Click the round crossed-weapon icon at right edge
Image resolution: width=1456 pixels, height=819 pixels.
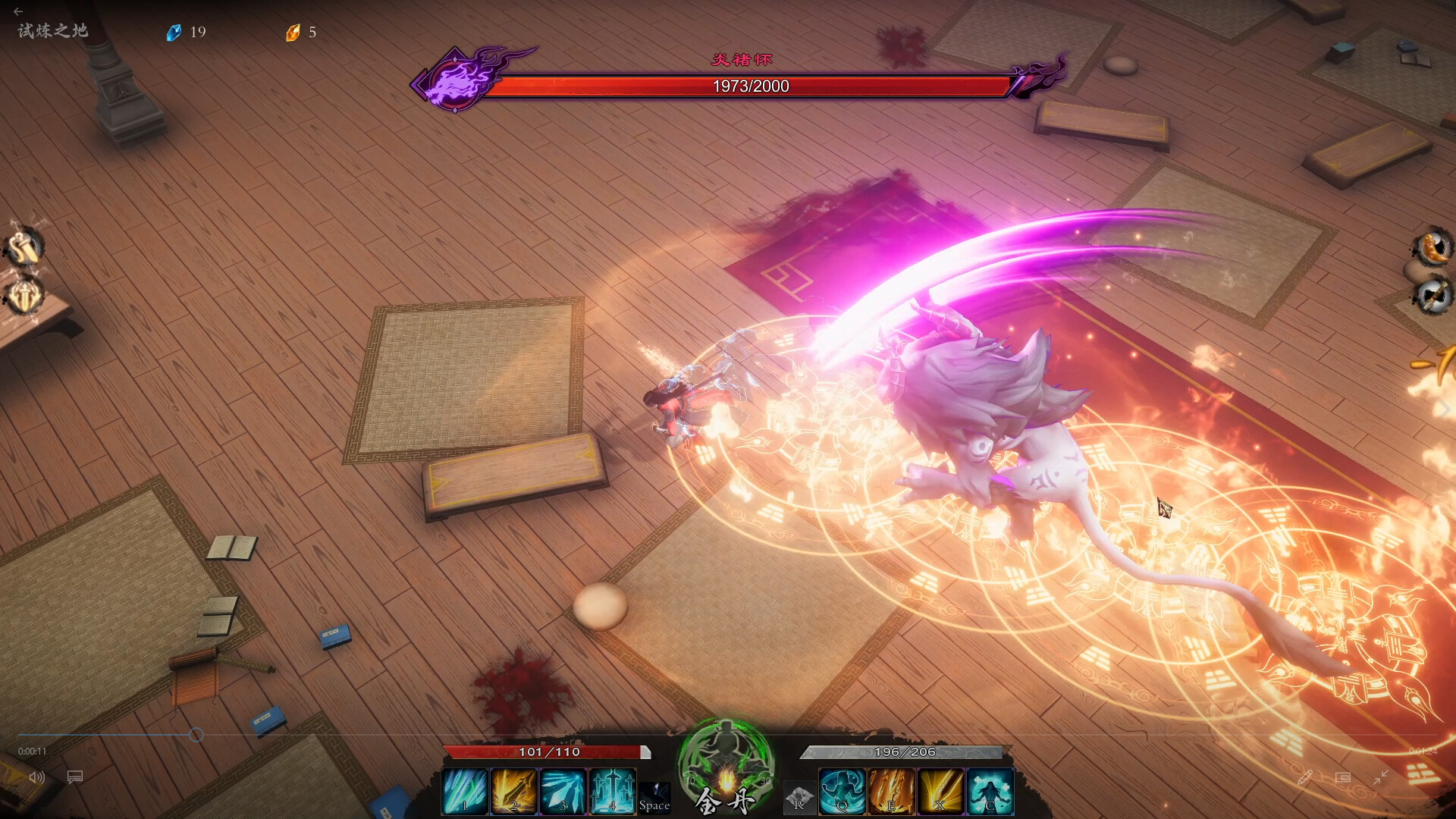[x=1432, y=295]
